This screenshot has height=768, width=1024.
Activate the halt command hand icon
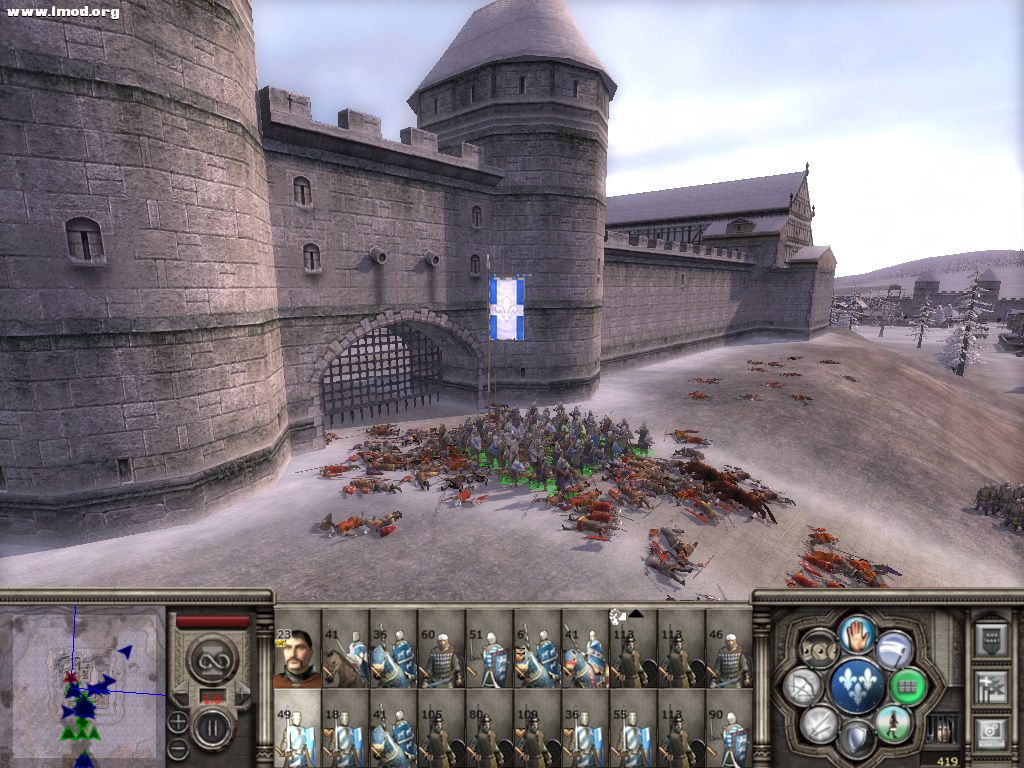point(856,633)
